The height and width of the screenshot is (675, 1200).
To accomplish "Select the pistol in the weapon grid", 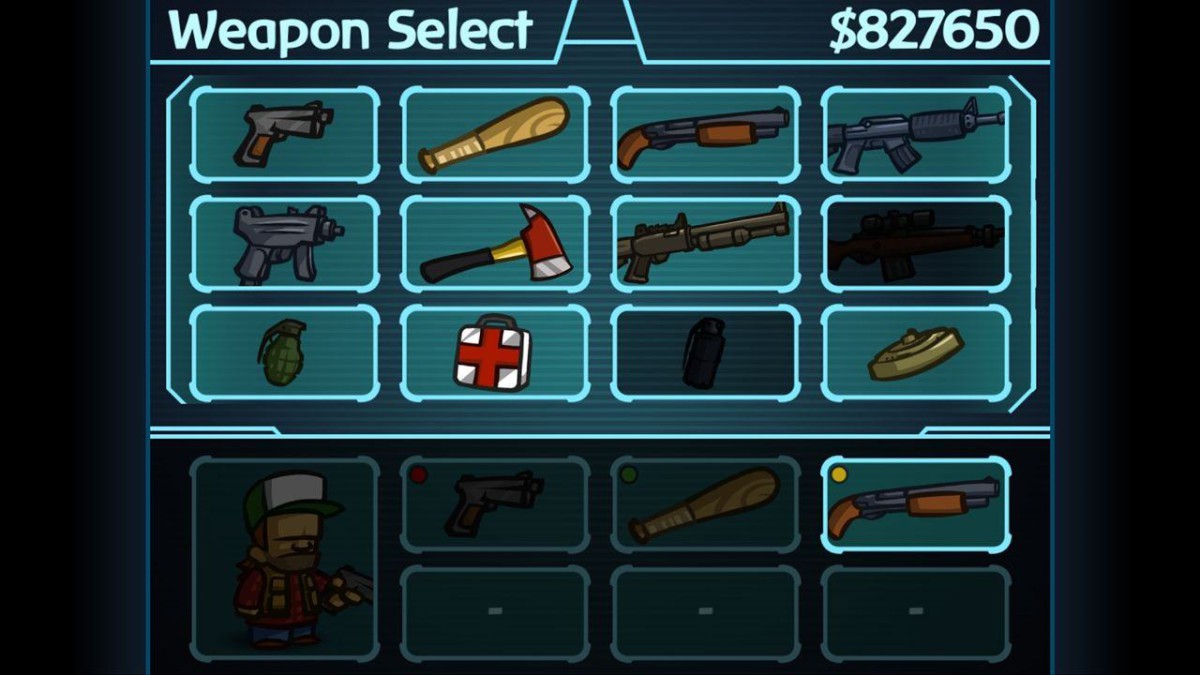I will (x=284, y=134).
